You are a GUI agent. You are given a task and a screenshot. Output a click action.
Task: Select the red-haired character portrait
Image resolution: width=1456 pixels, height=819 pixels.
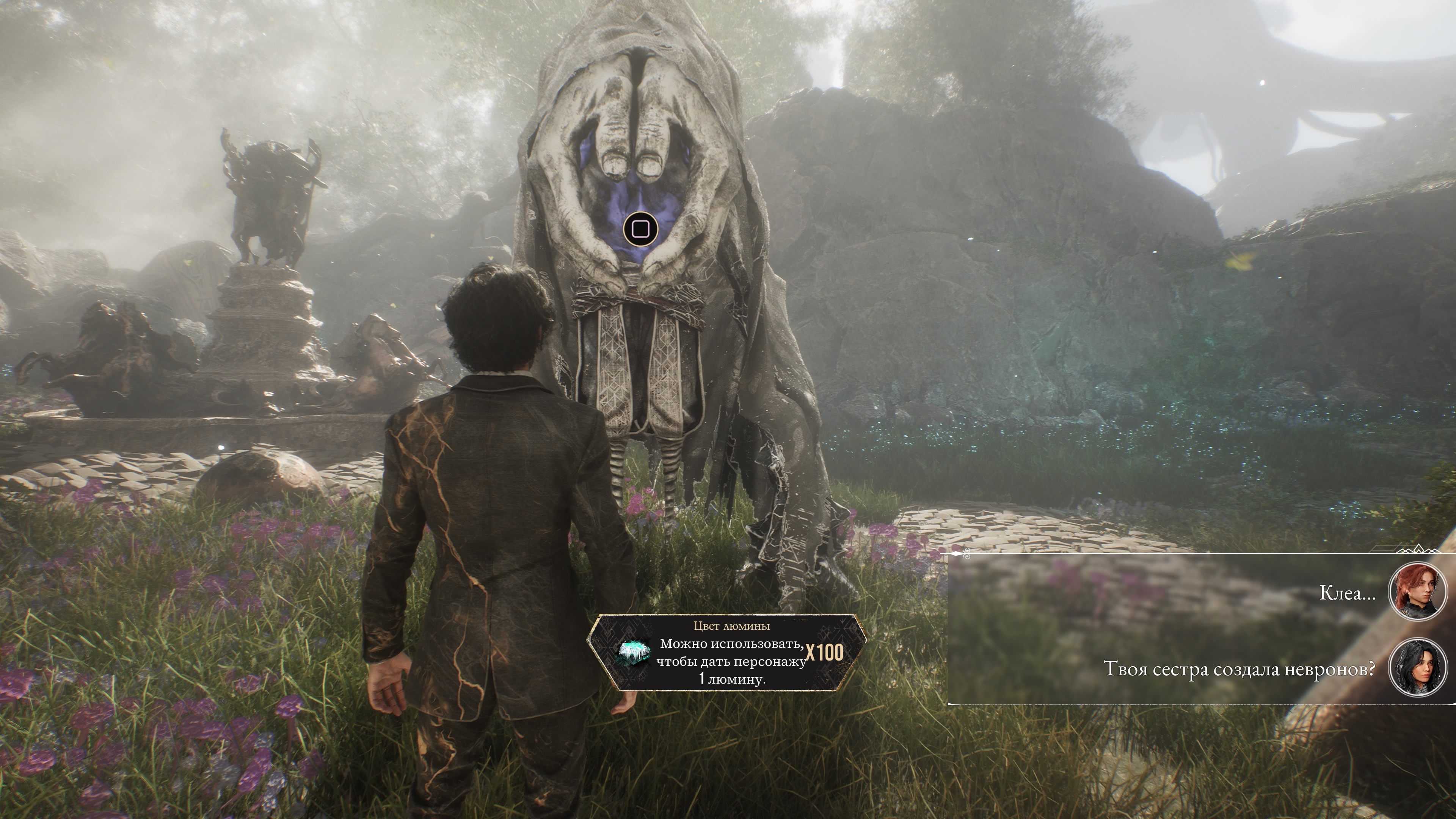pyautogui.click(x=1418, y=592)
